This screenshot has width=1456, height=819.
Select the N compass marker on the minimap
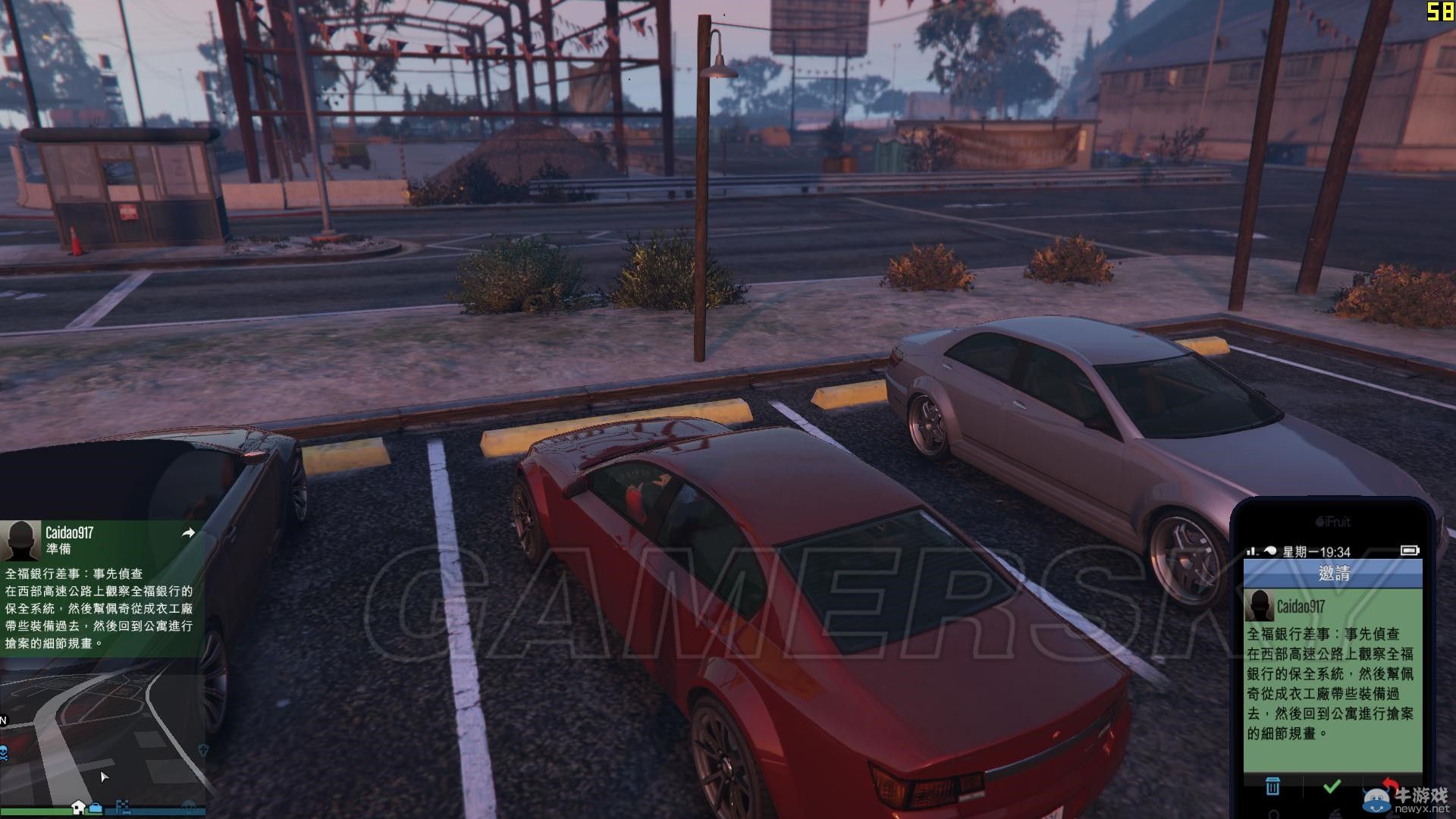click(5, 719)
